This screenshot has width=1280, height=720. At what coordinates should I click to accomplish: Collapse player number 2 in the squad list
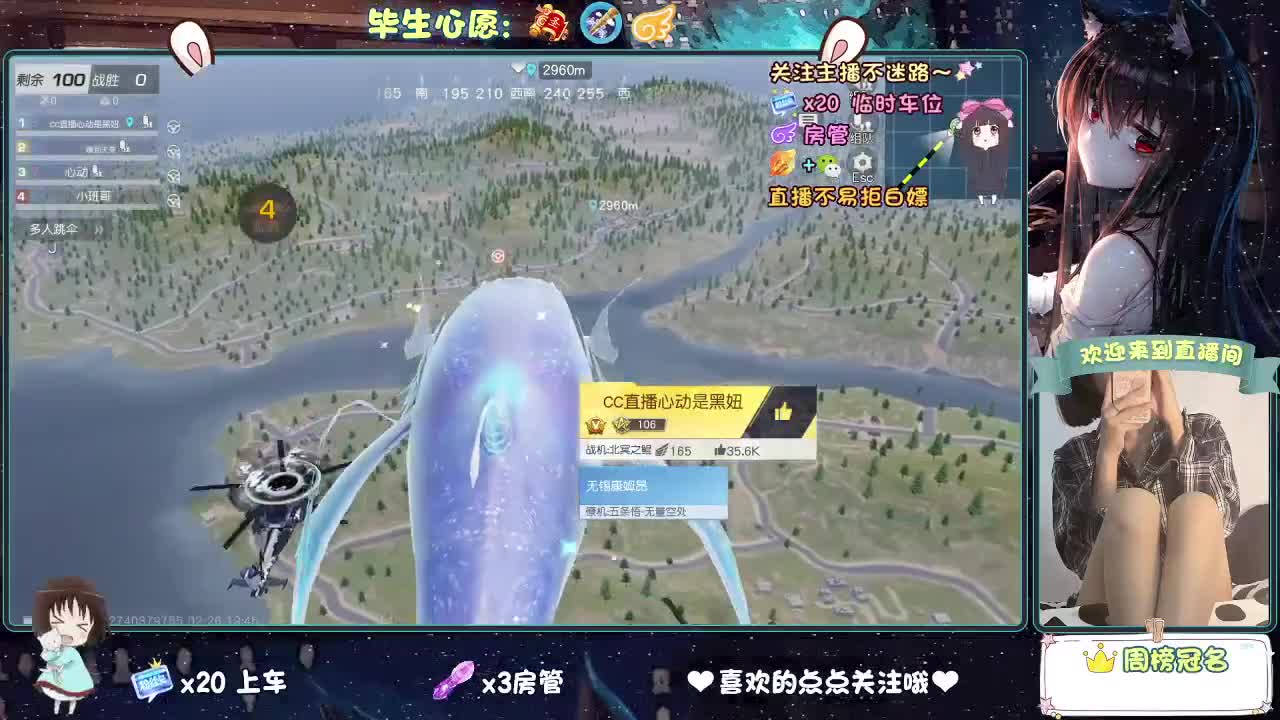[21, 147]
